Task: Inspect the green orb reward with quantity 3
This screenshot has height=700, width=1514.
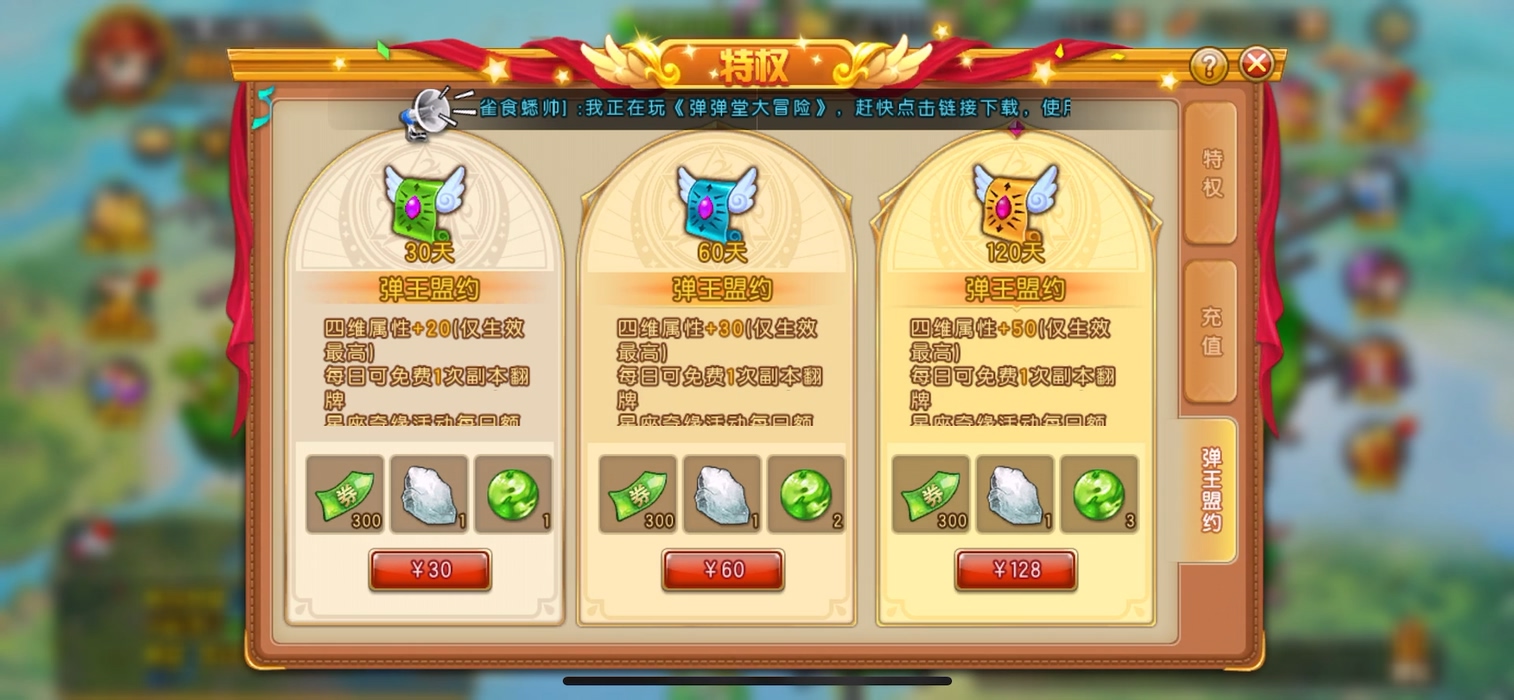Action: pos(1099,494)
